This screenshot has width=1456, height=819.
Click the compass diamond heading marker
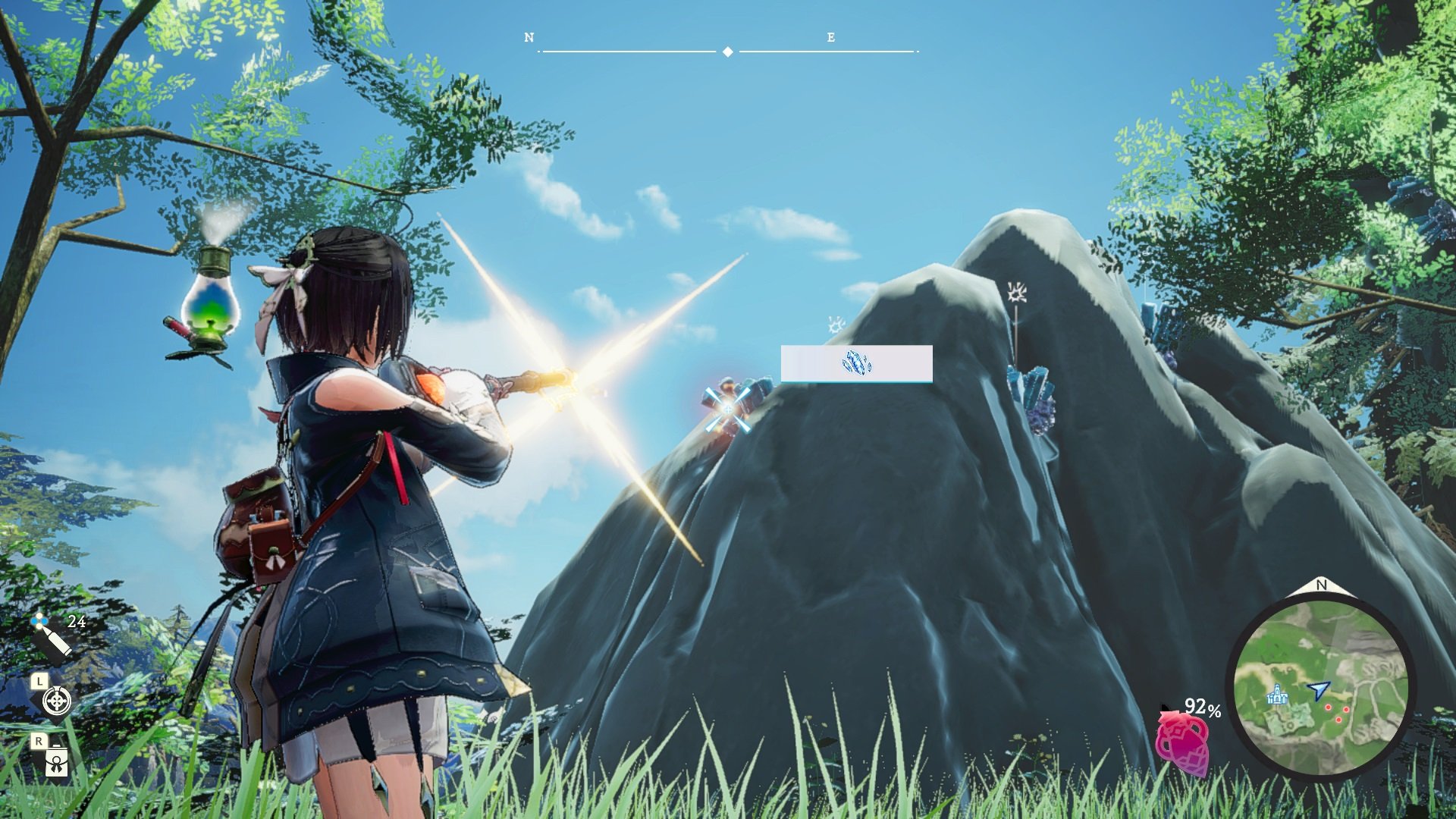point(727,52)
